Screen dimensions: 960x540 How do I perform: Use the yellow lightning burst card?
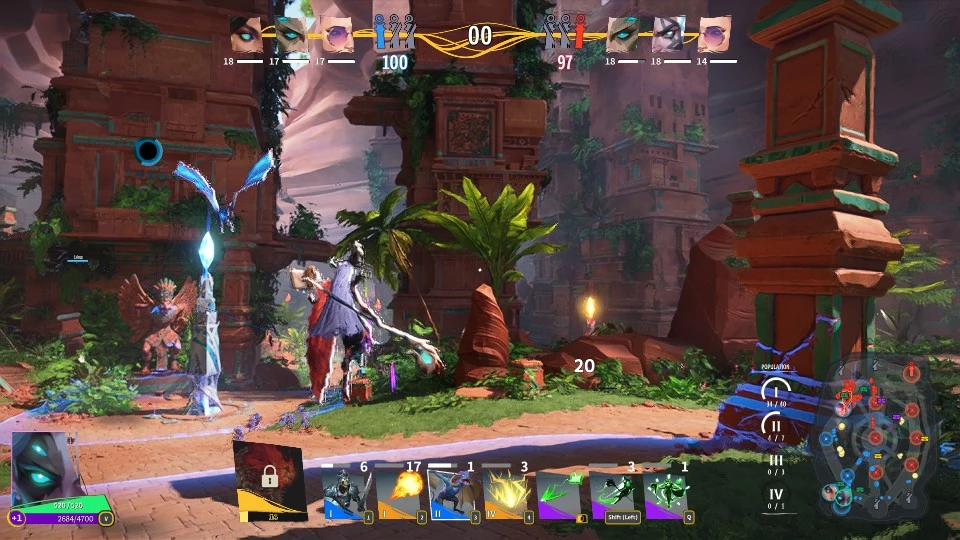pos(505,495)
